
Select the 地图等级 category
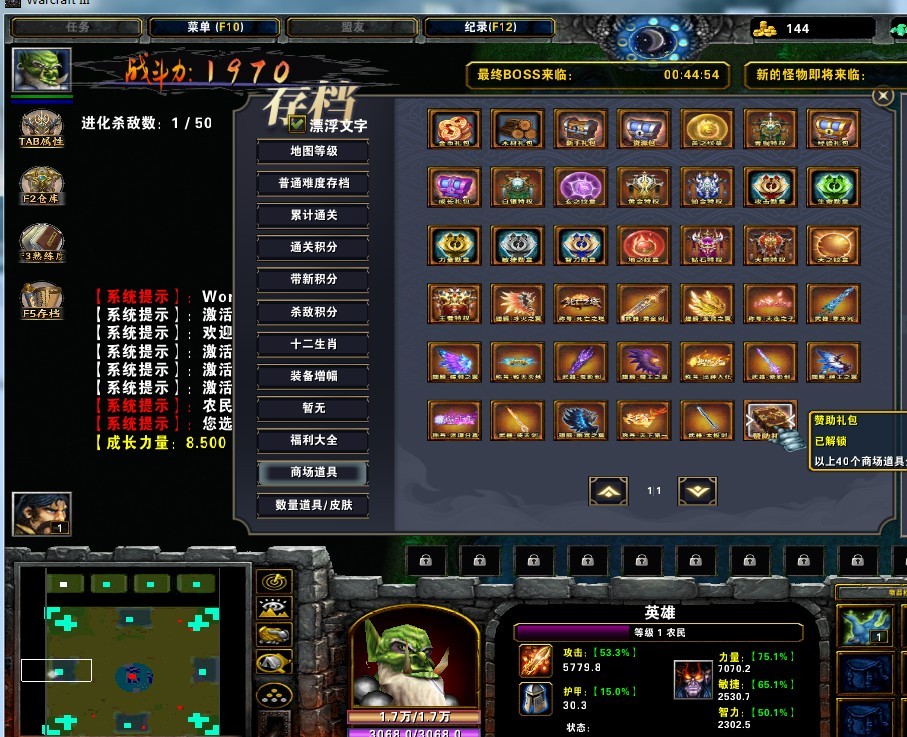click(x=313, y=152)
